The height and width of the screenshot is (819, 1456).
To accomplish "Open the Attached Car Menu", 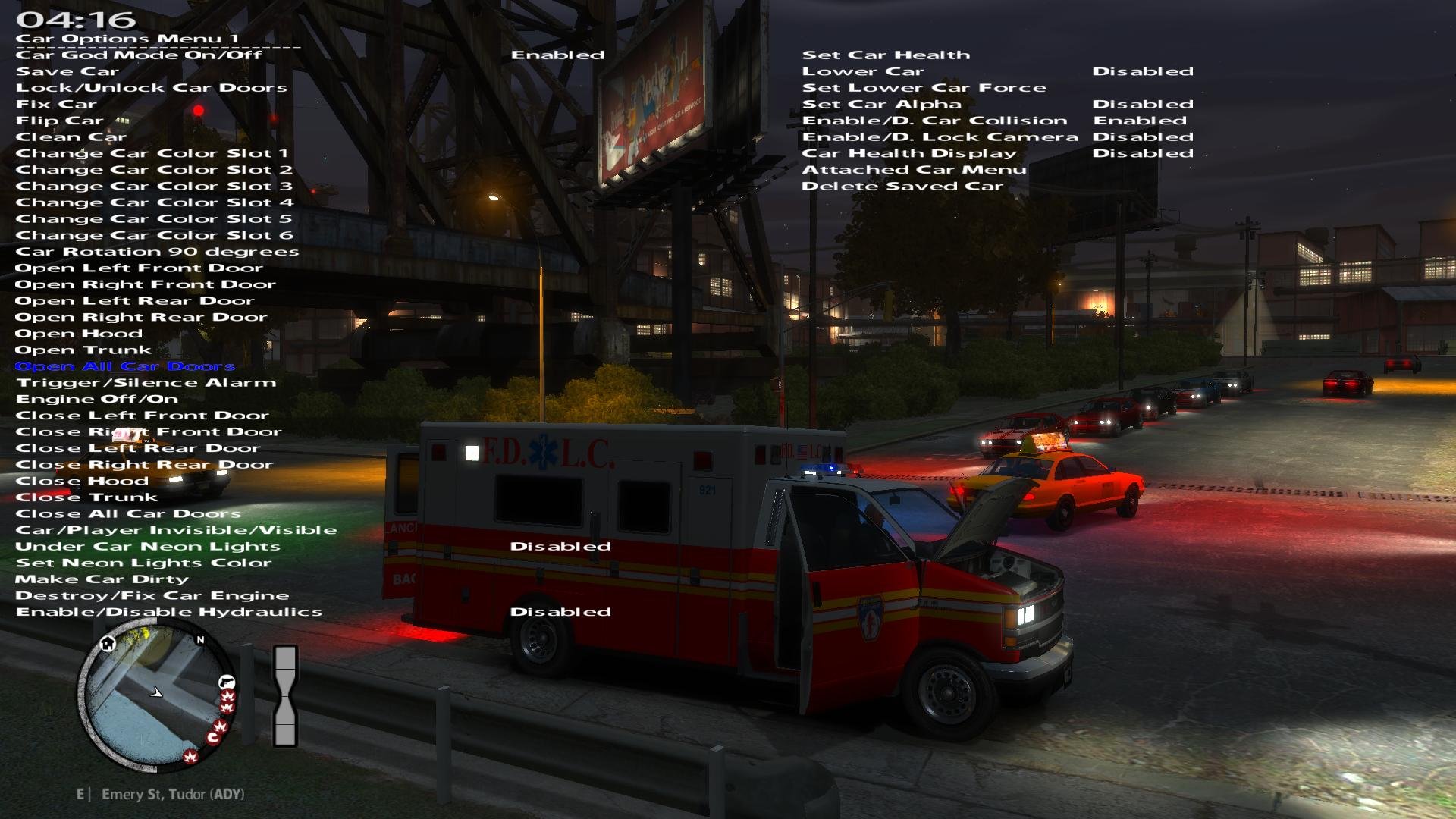I will click(914, 170).
